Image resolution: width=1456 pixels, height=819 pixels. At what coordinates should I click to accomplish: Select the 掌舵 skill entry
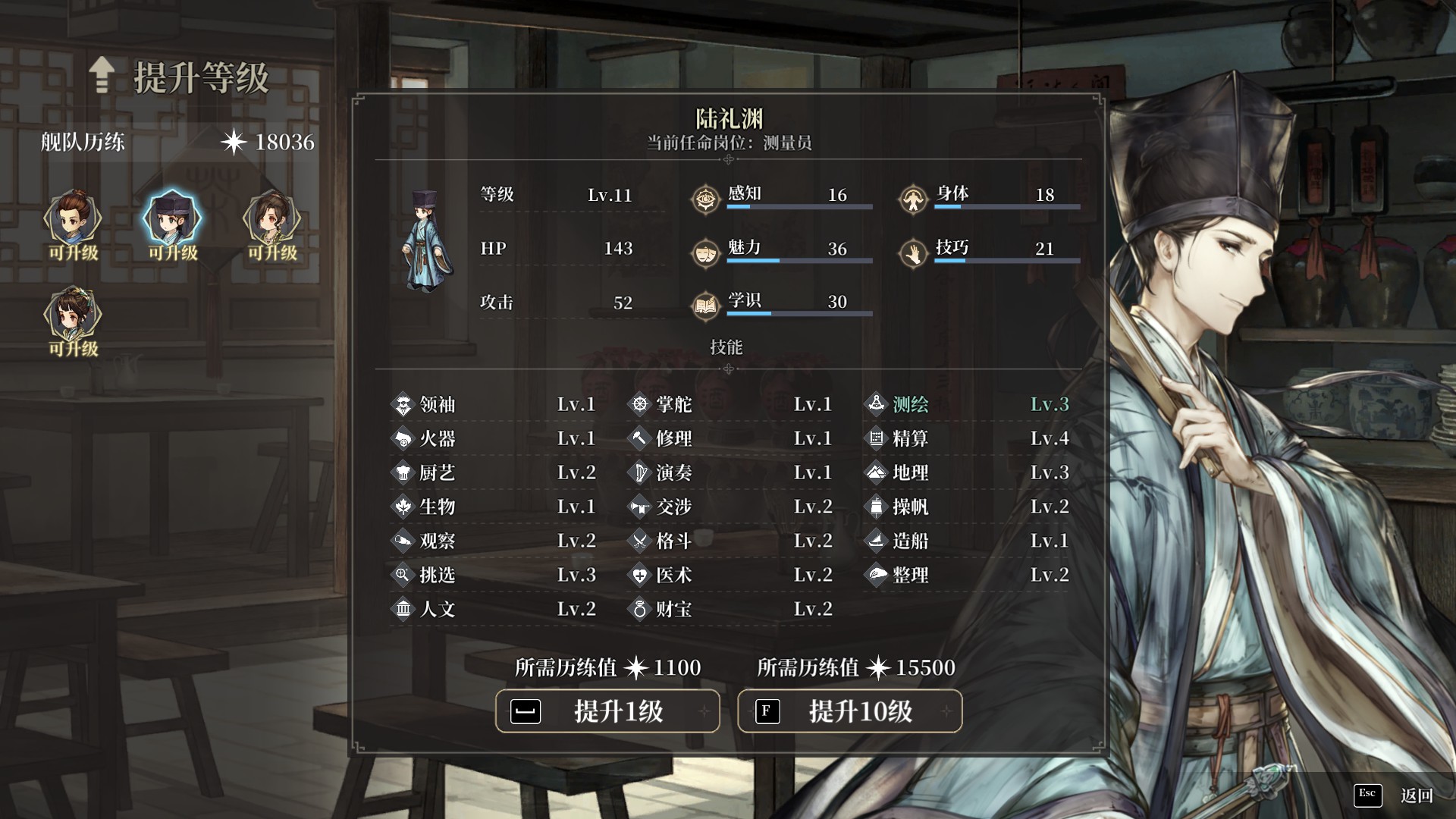coord(731,404)
